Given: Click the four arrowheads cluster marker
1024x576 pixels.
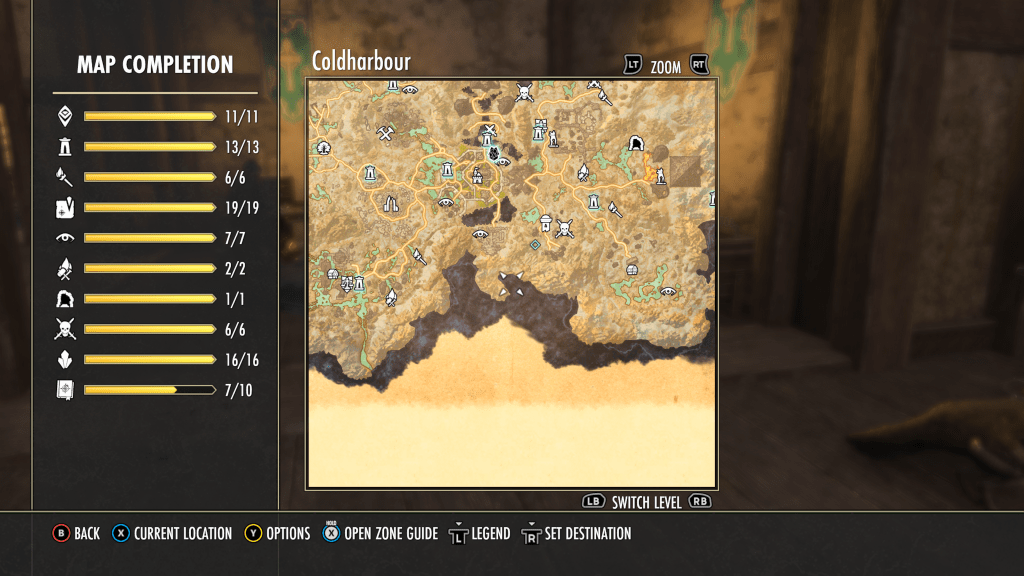Looking at the screenshot, I should click(511, 284).
